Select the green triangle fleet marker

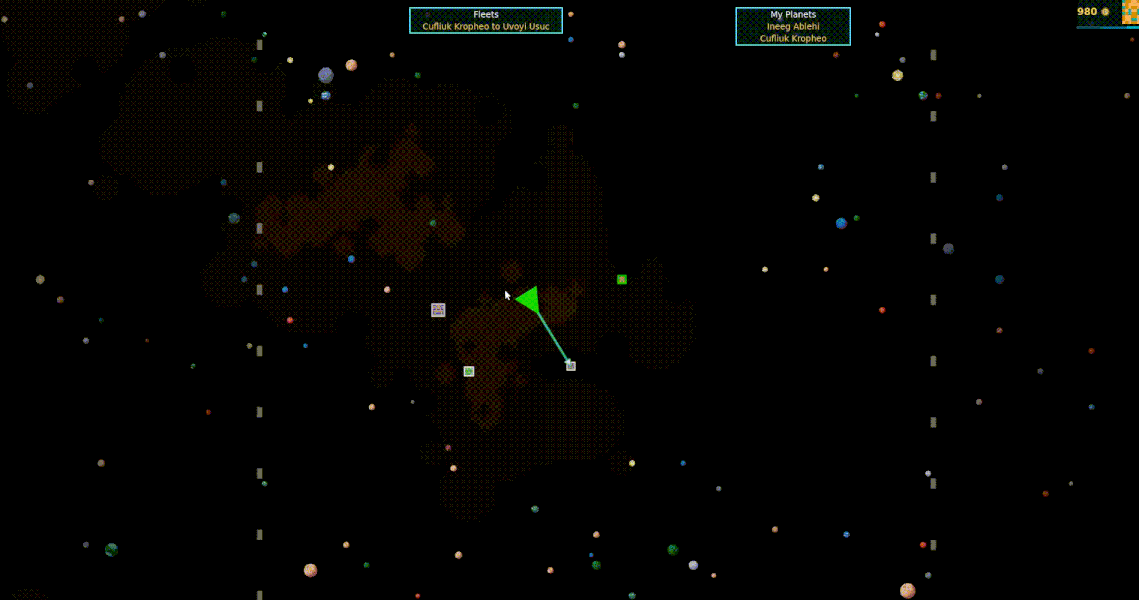coord(528,300)
